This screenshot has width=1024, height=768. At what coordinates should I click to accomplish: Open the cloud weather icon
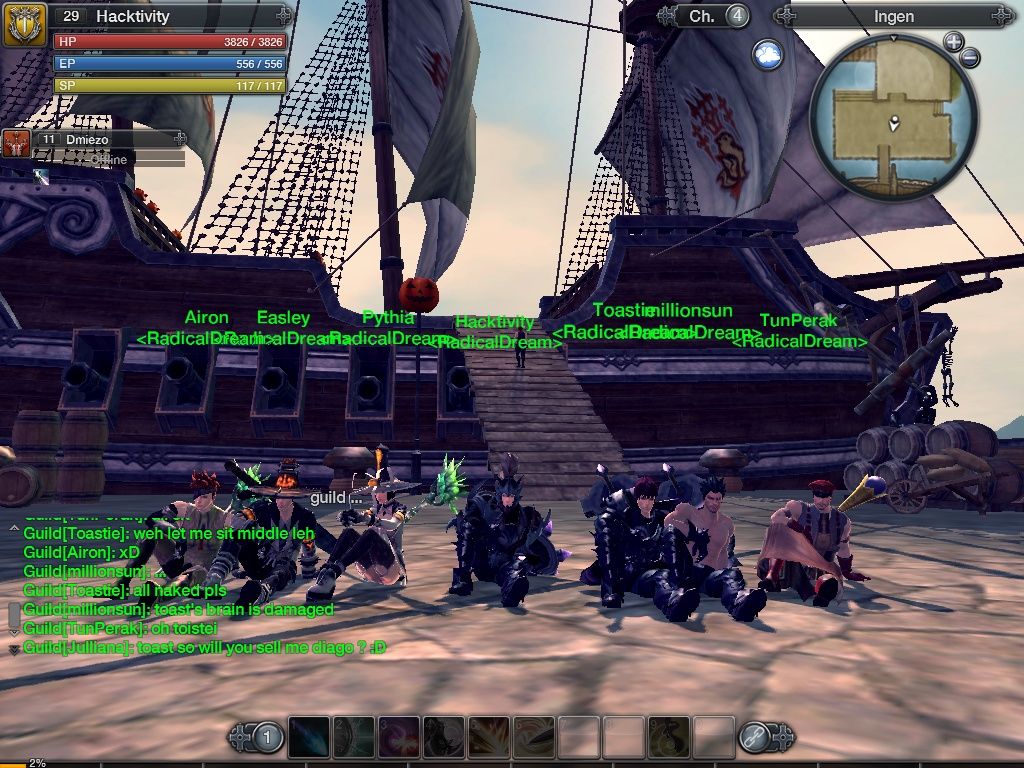pyautogui.click(x=768, y=53)
